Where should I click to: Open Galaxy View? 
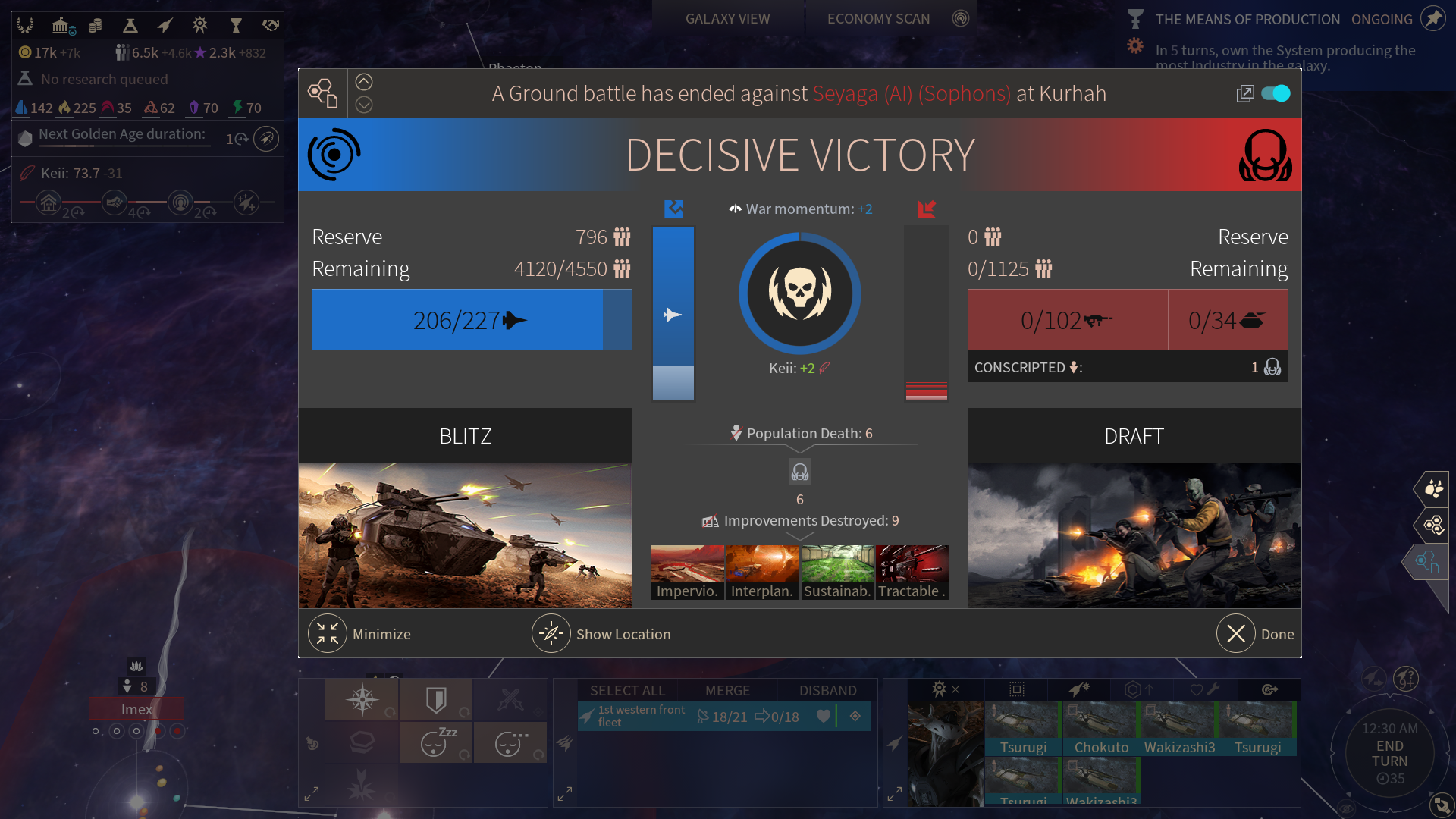727,19
